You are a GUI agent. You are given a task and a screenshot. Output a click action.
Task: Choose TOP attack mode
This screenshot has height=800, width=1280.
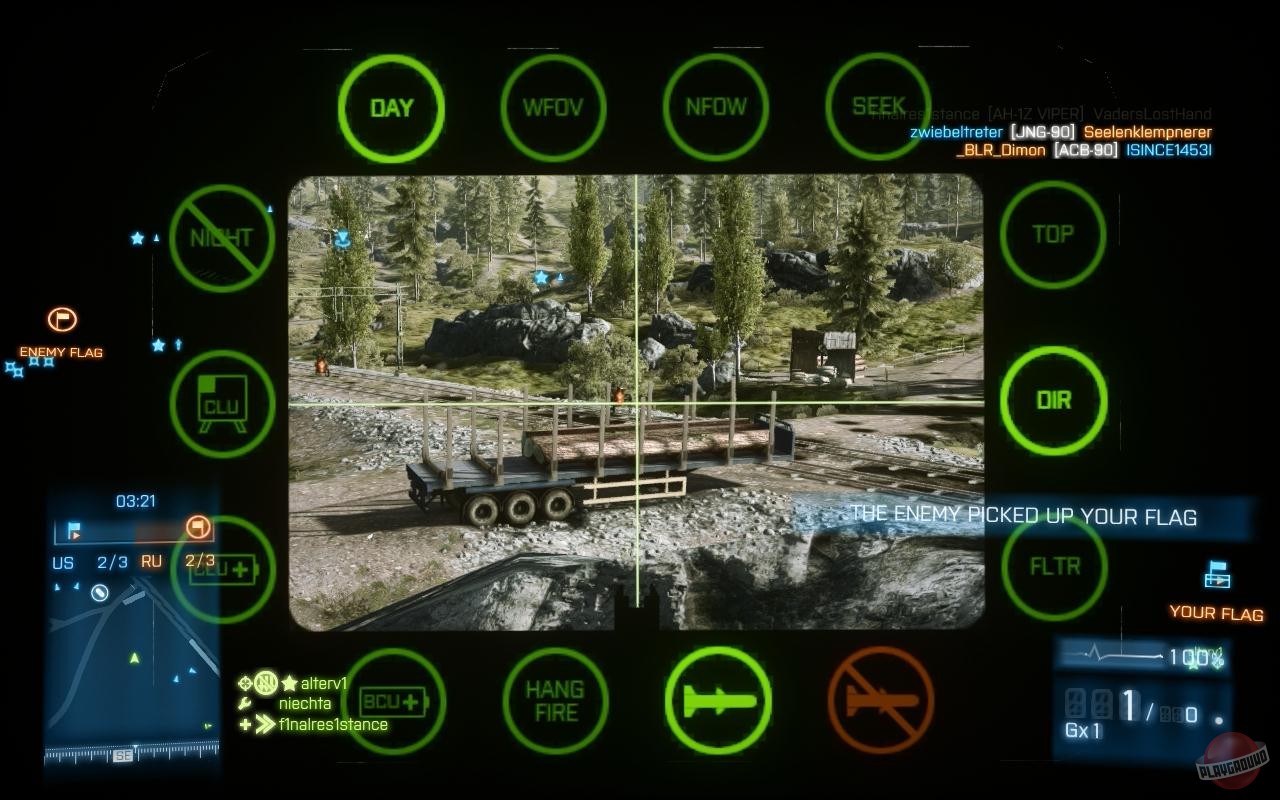click(1053, 235)
